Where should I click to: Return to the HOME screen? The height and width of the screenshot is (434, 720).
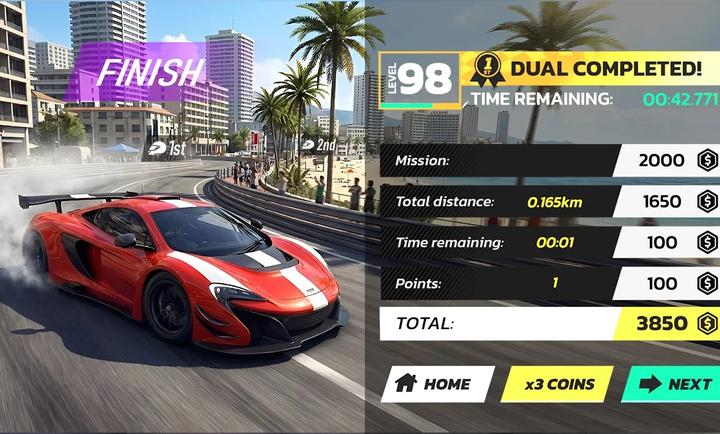tap(436, 384)
